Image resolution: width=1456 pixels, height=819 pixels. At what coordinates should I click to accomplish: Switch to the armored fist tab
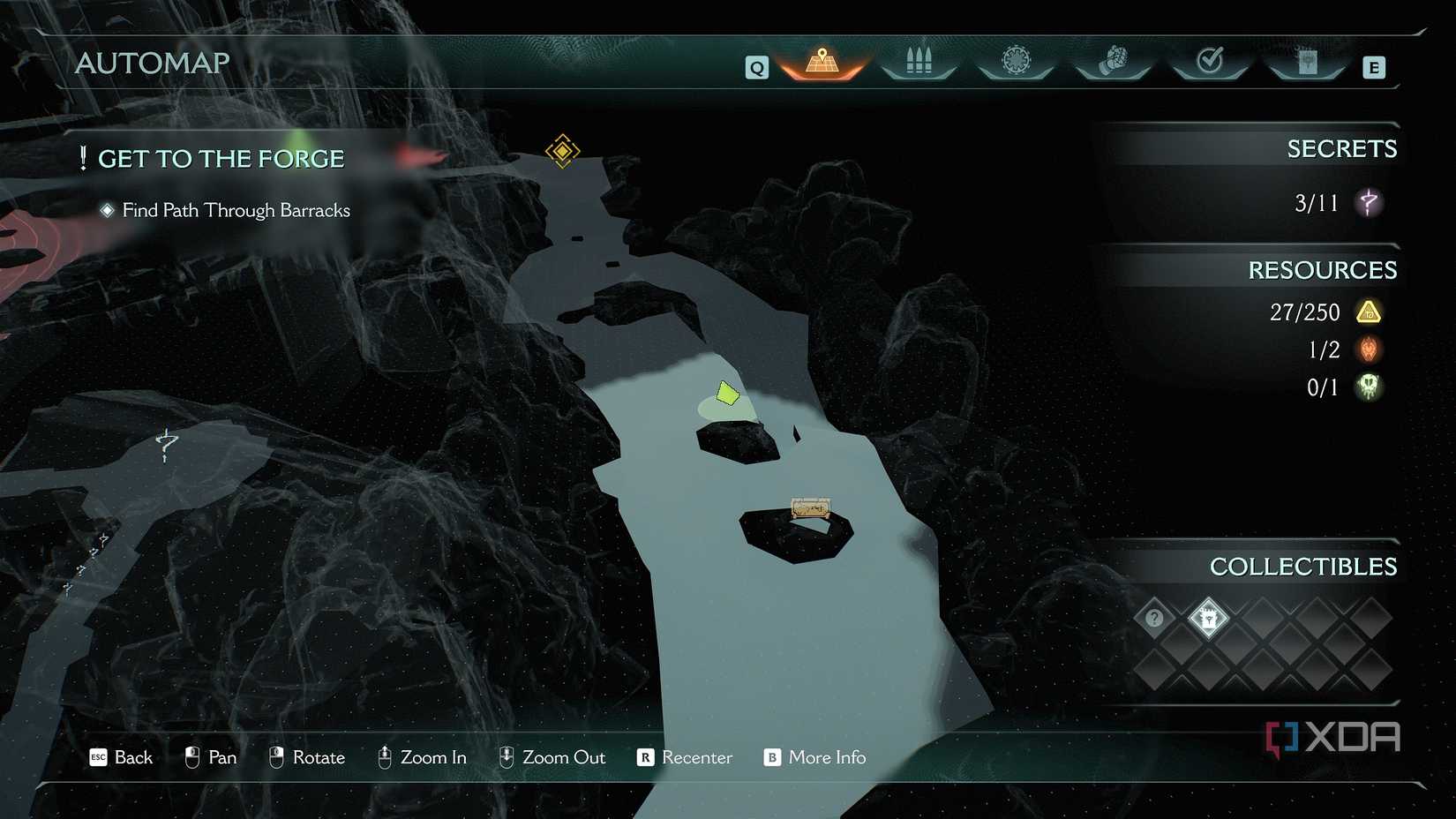click(1113, 62)
